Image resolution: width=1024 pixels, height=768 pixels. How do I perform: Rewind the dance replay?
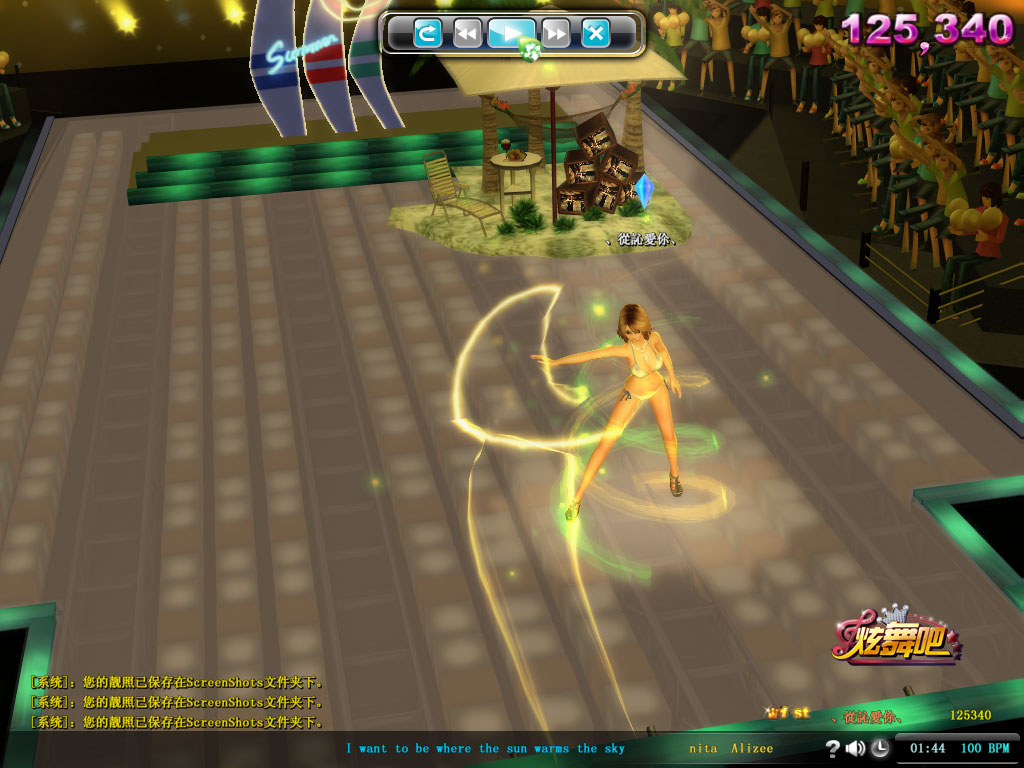point(467,34)
